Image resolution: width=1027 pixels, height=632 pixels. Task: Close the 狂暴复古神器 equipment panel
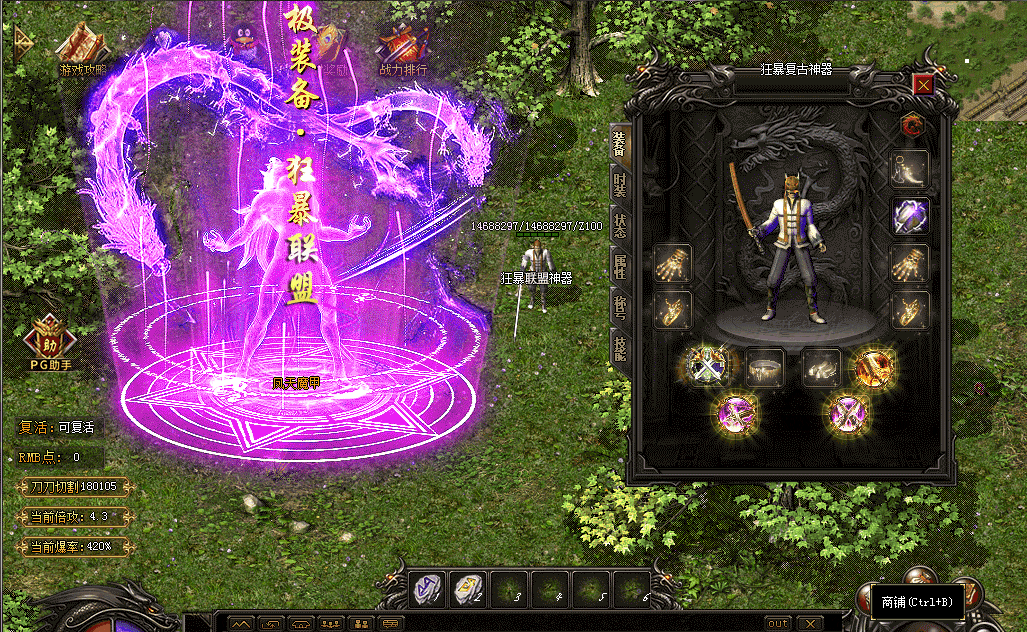(923, 86)
